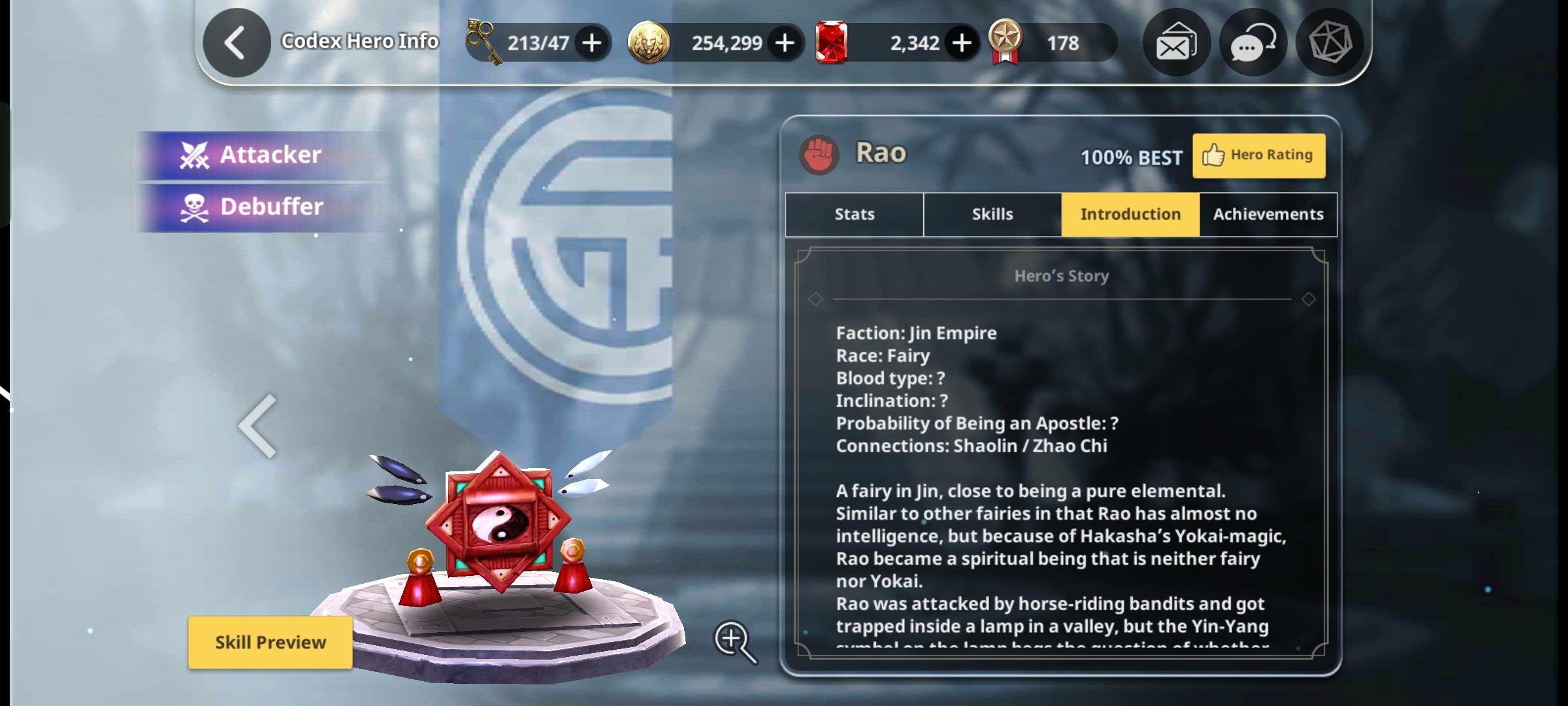Click the dice icon in top right

click(1330, 42)
